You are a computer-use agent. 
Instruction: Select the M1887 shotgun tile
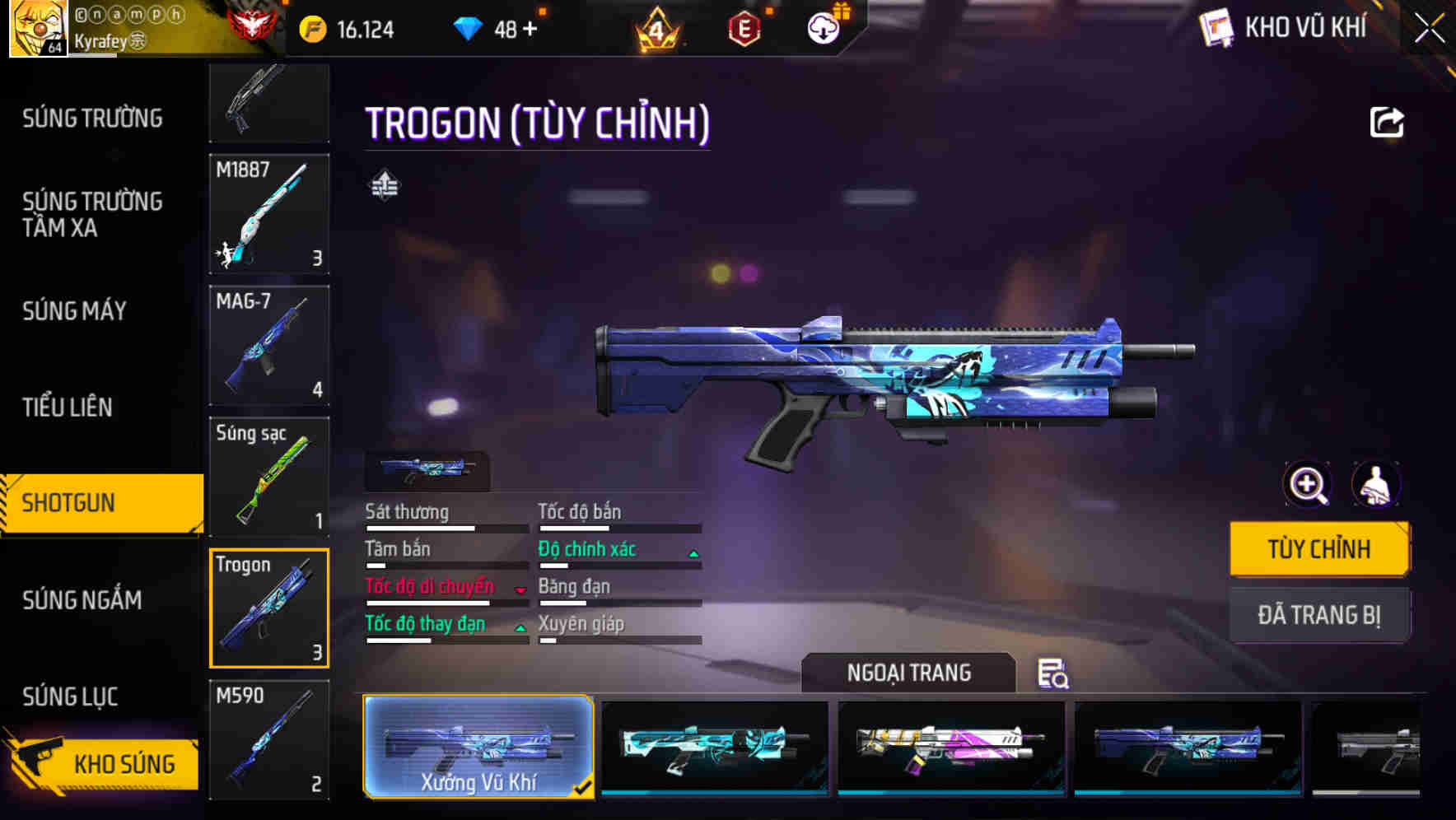point(269,213)
